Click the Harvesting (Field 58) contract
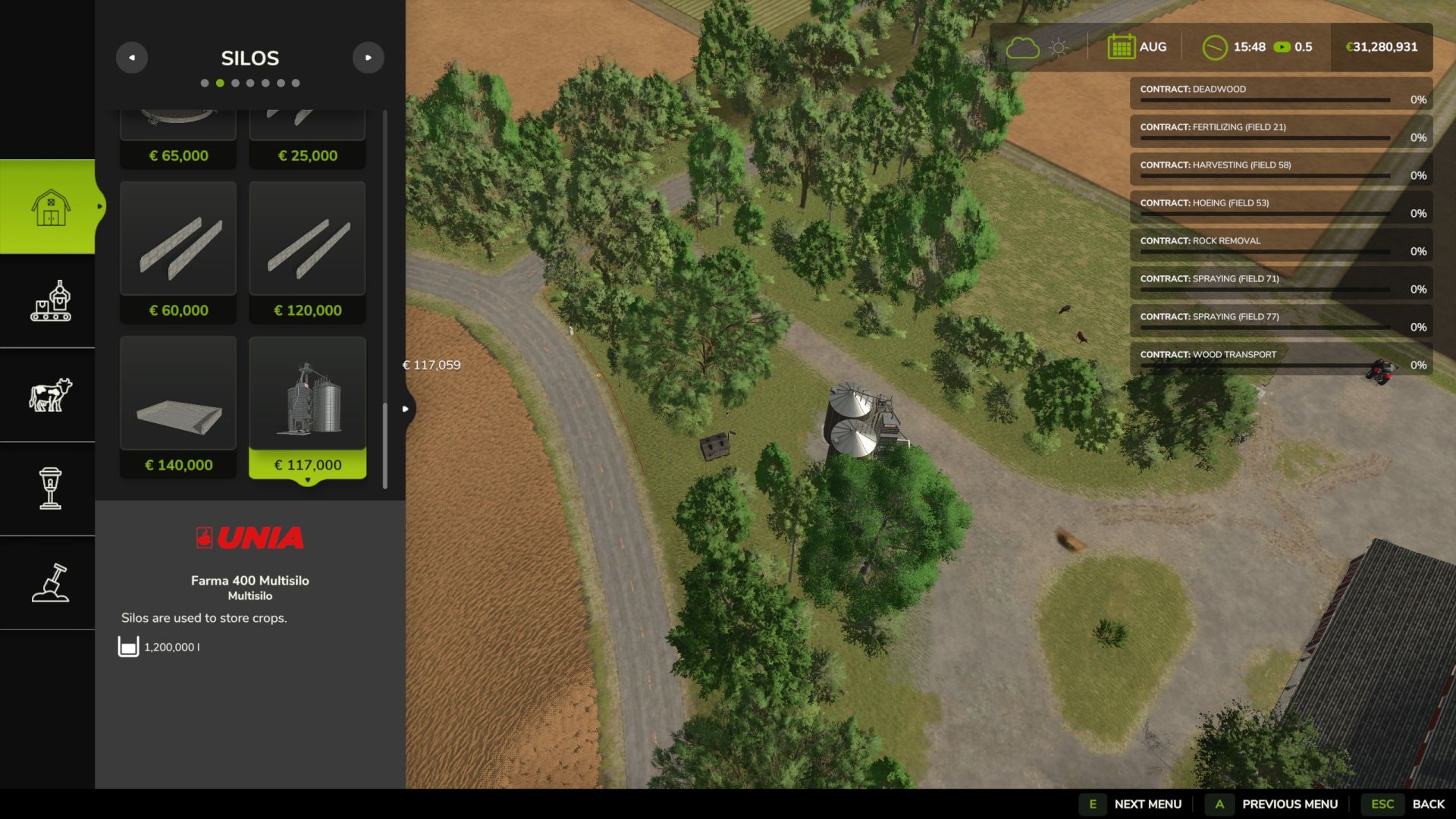Screen dimensions: 1456x819 [1280, 169]
